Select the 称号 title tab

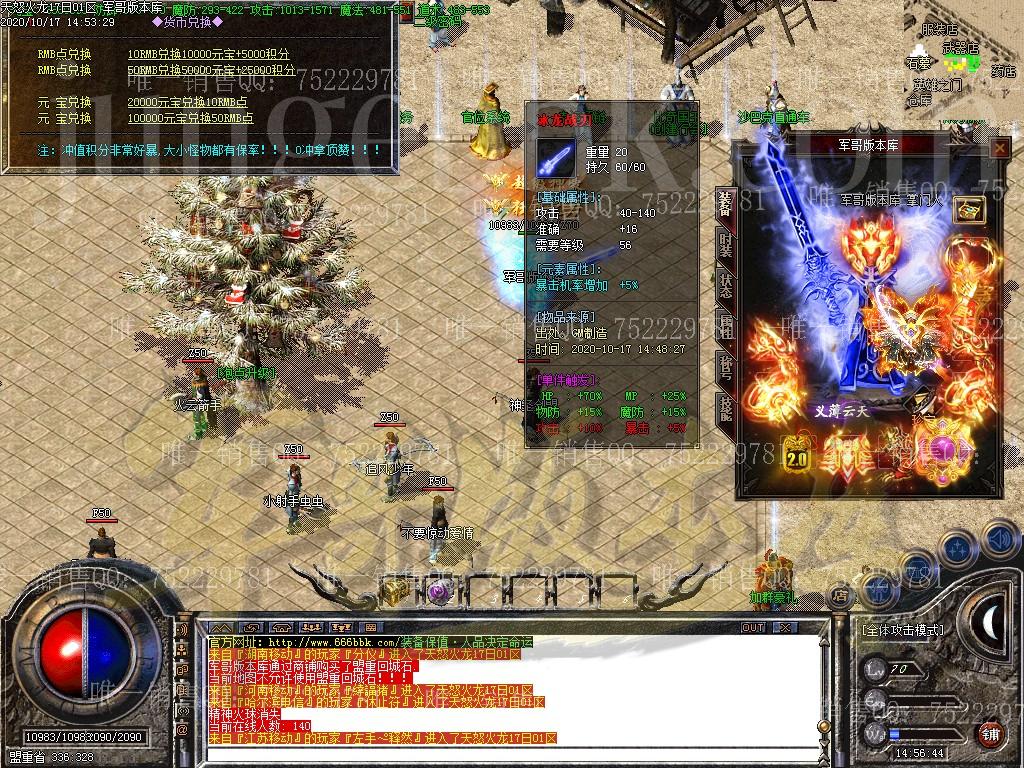pos(724,366)
